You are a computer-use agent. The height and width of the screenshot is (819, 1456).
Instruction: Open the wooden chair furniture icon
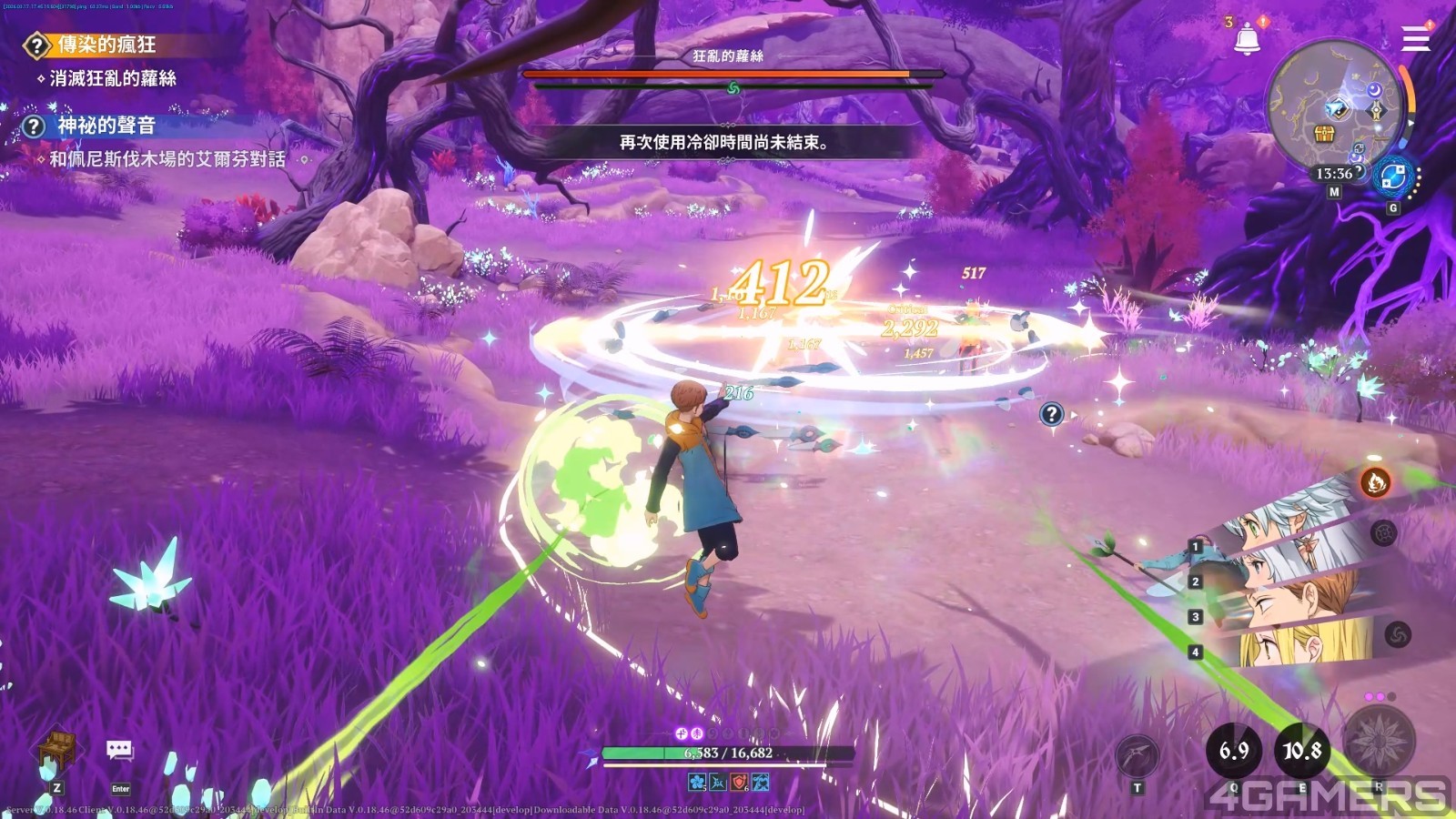point(57,748)
